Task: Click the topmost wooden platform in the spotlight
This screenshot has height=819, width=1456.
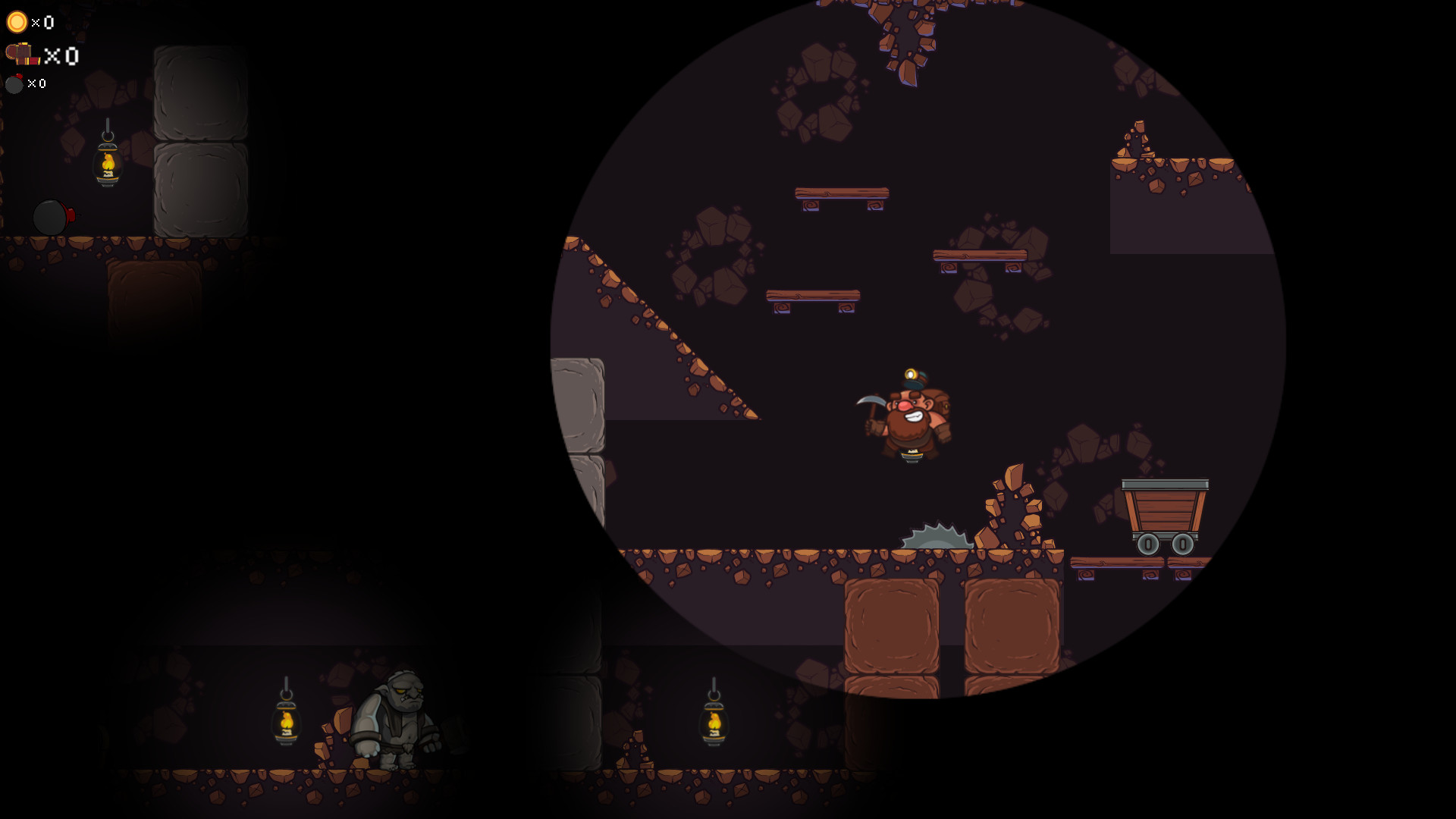Action: click(842, 192)
